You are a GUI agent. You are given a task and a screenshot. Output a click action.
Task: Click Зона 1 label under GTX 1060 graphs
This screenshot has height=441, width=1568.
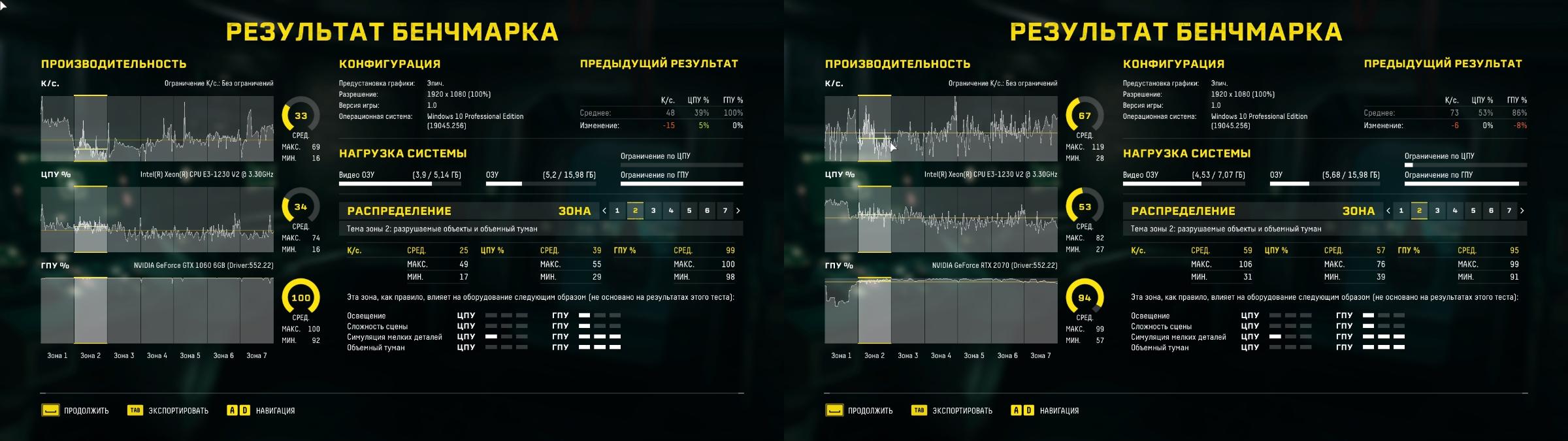click(x=57, y=355)
